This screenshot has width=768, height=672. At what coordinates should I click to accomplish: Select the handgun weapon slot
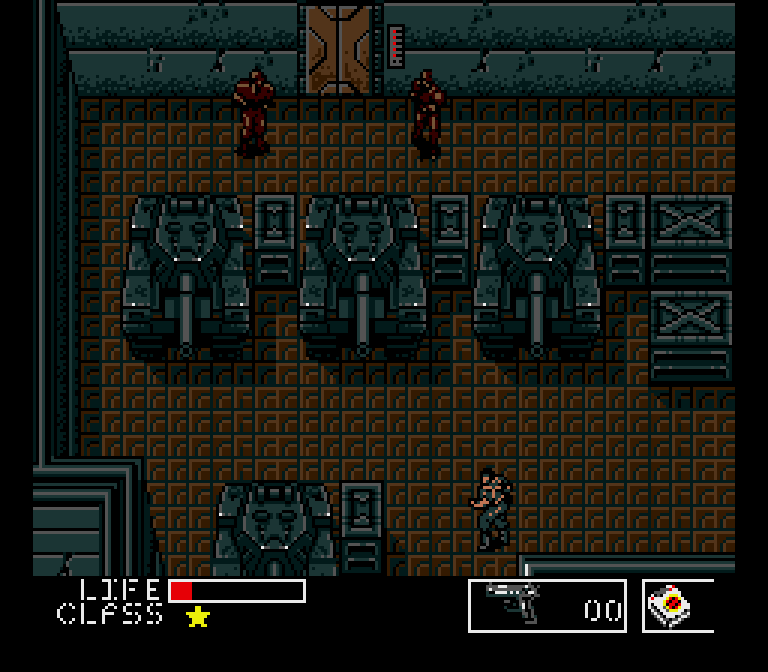[547, 605]
